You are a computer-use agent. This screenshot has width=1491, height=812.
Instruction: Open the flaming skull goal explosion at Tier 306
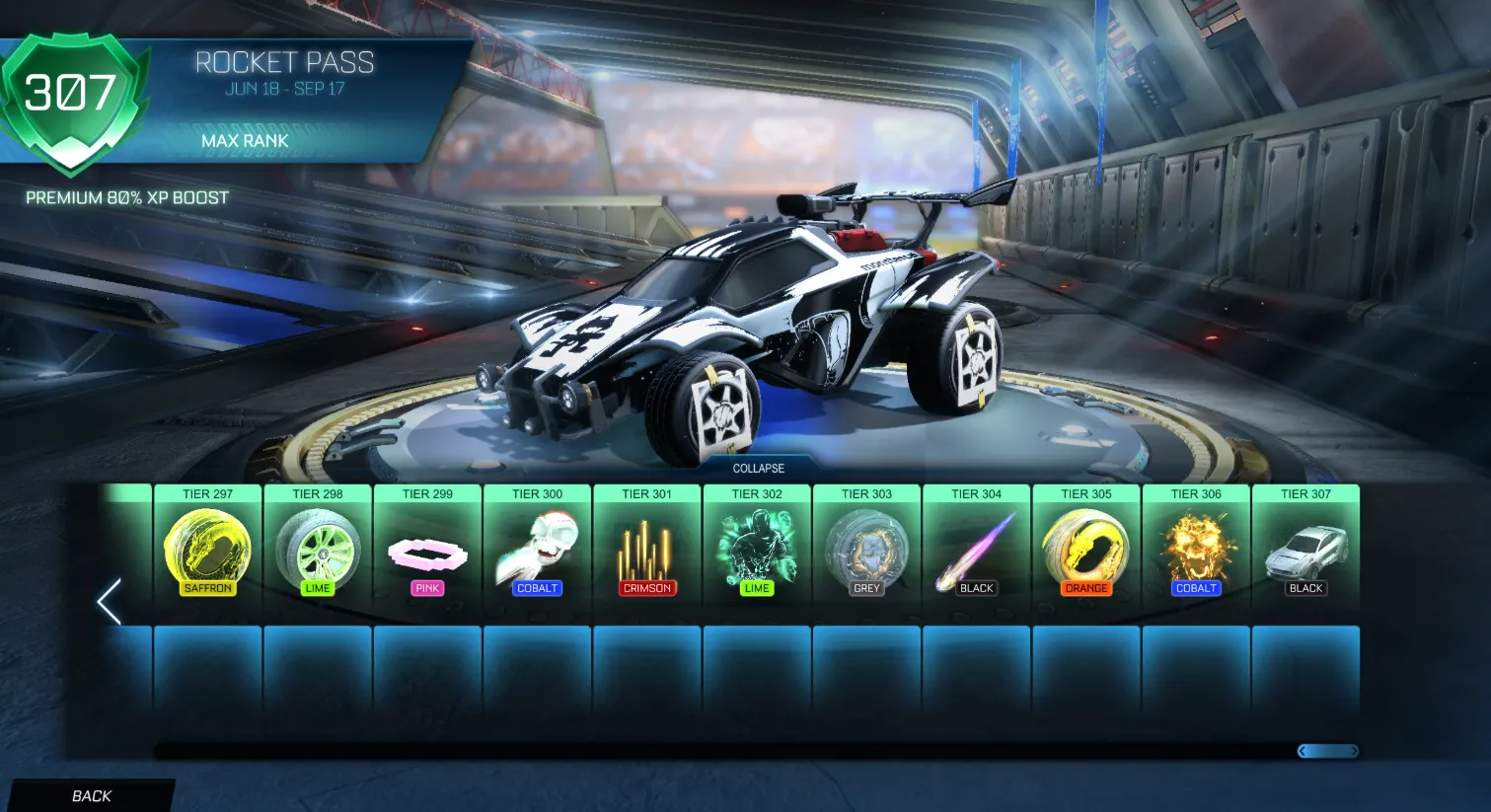point(1196,551)
